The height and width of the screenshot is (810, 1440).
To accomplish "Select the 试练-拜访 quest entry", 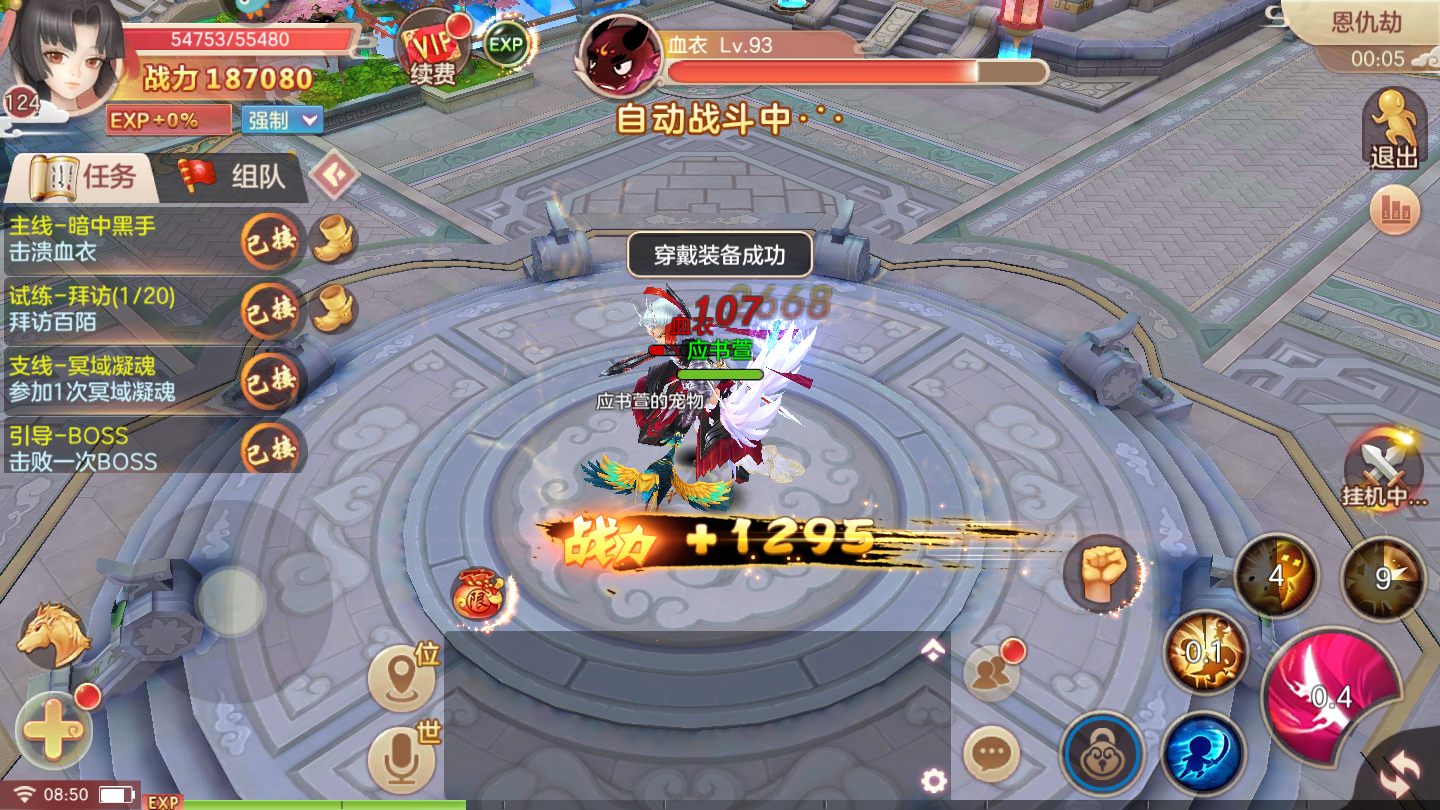I will click(x=120, y=309).
